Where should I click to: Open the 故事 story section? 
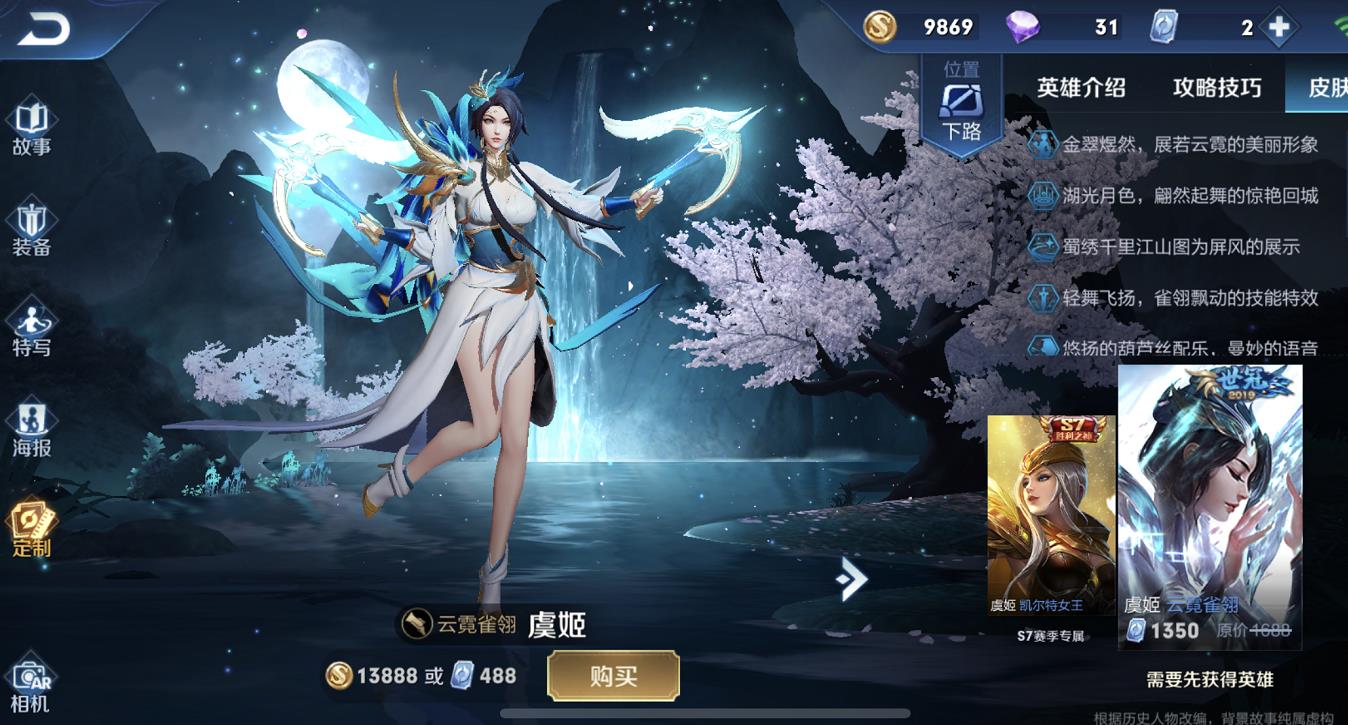click(31, 129)
